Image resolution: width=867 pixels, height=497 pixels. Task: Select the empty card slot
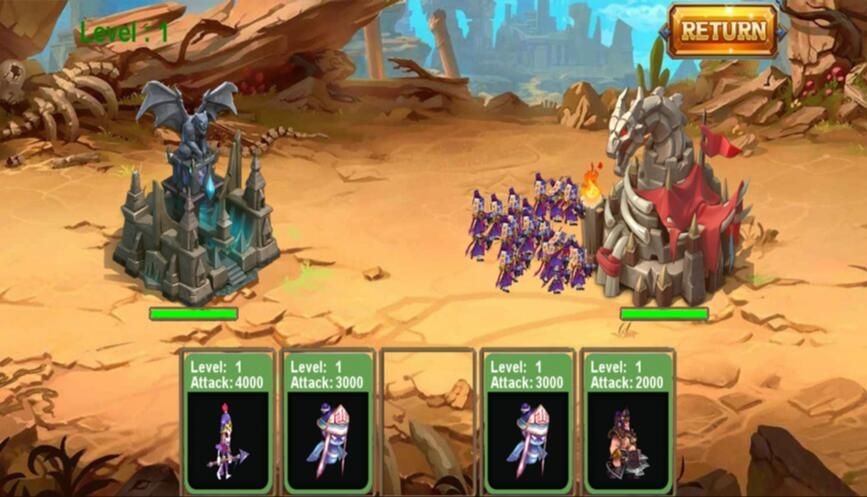point(428,422)
